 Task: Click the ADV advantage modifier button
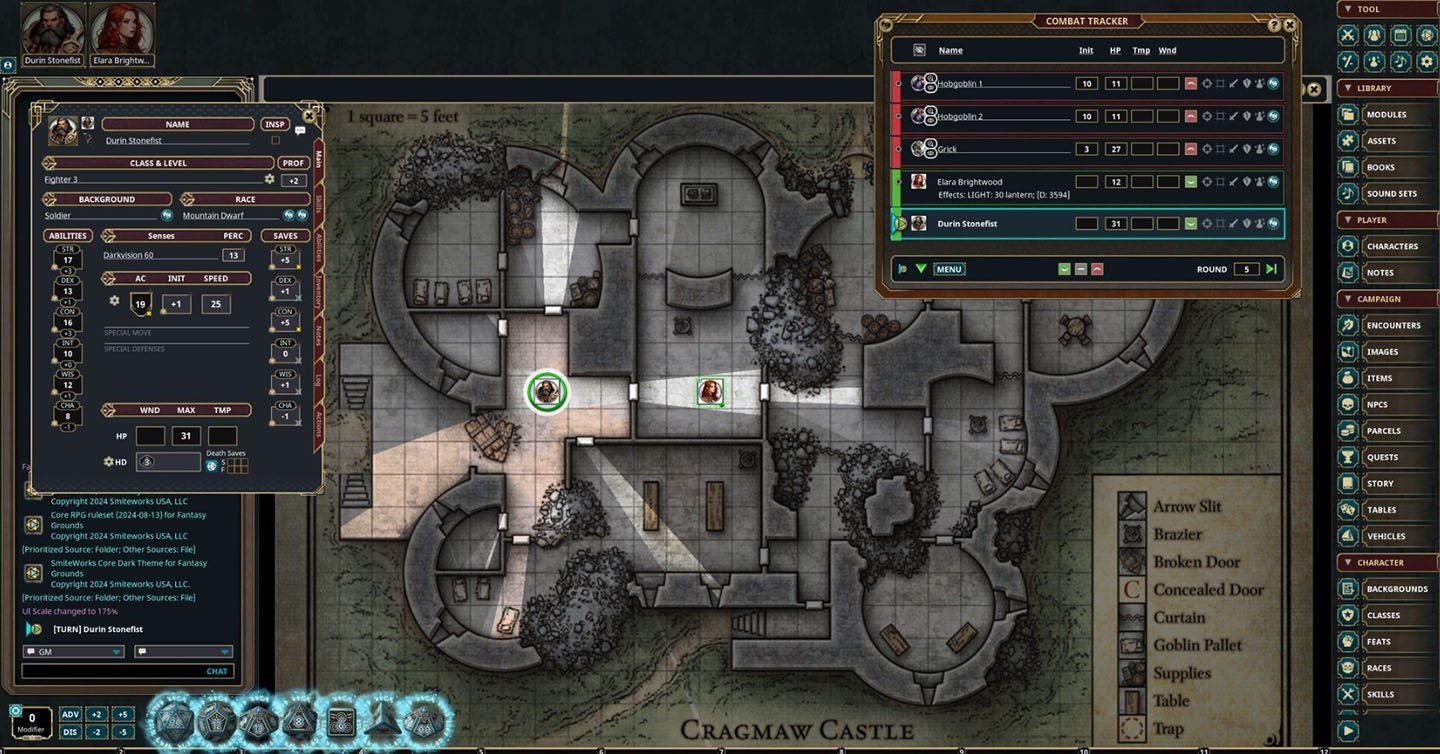coord(70,714)
